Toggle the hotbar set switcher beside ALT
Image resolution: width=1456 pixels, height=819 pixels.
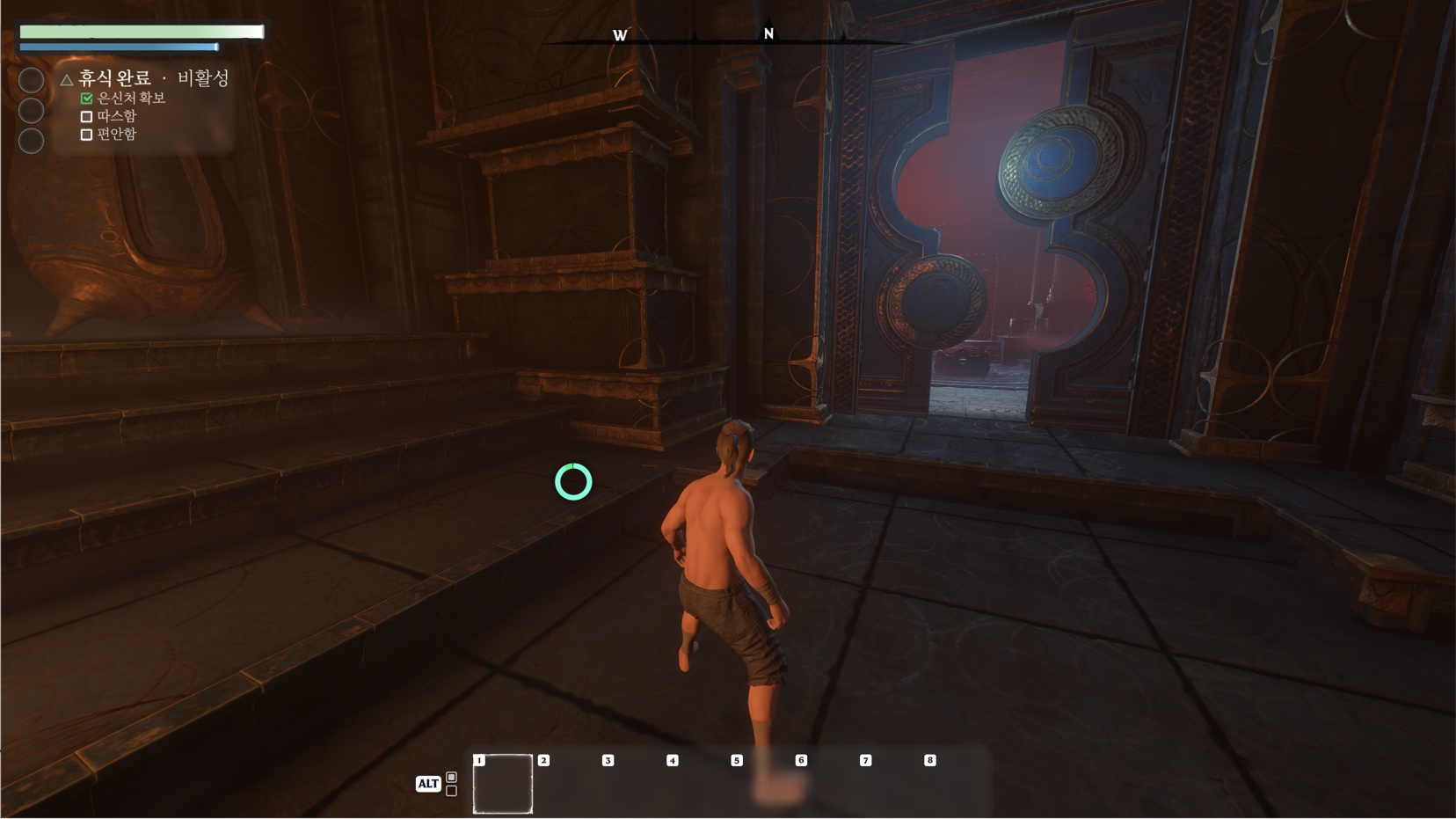(x=451, y=784)
